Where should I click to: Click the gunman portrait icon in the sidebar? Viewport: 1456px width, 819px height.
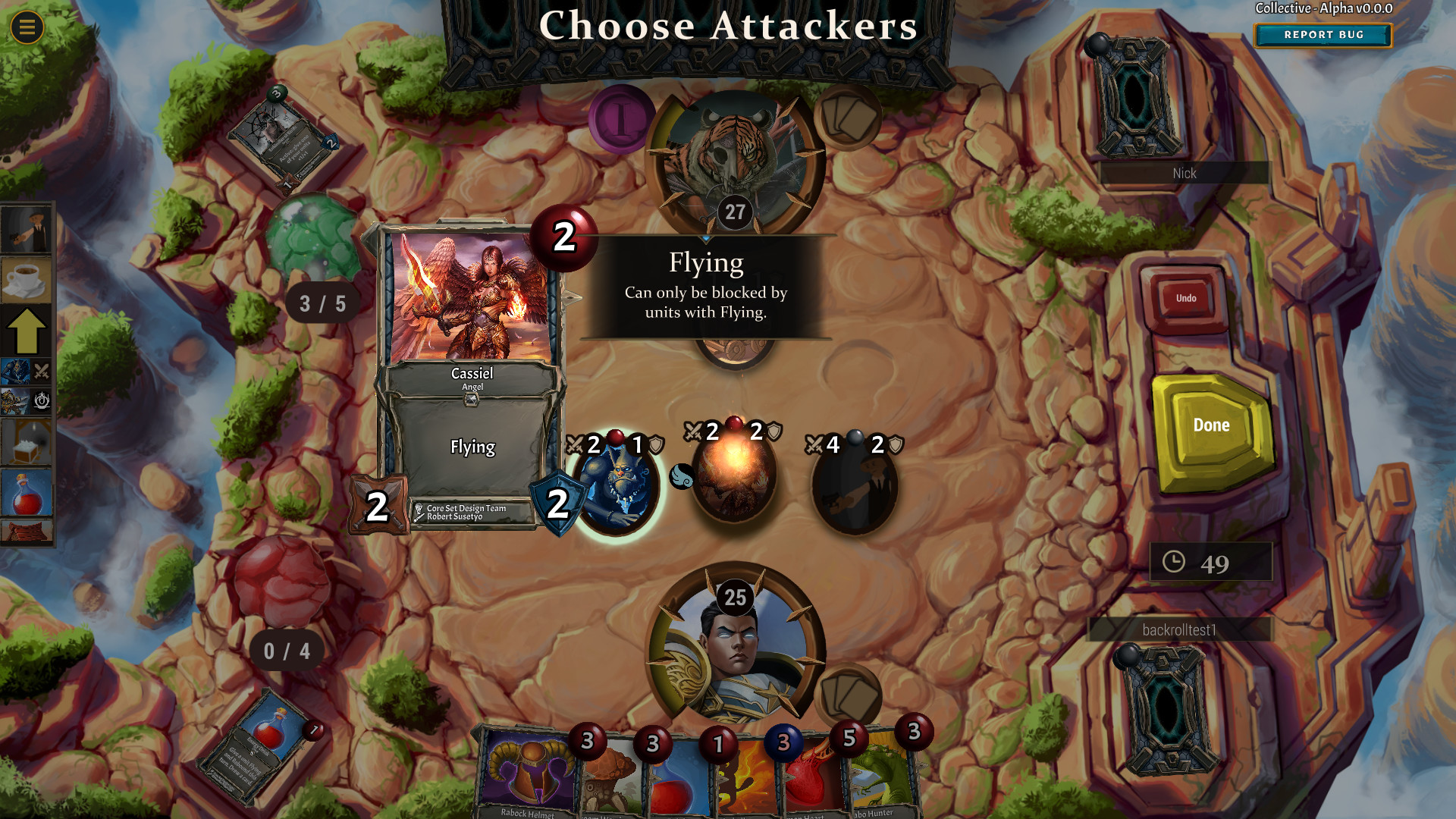tap(28, 227)
